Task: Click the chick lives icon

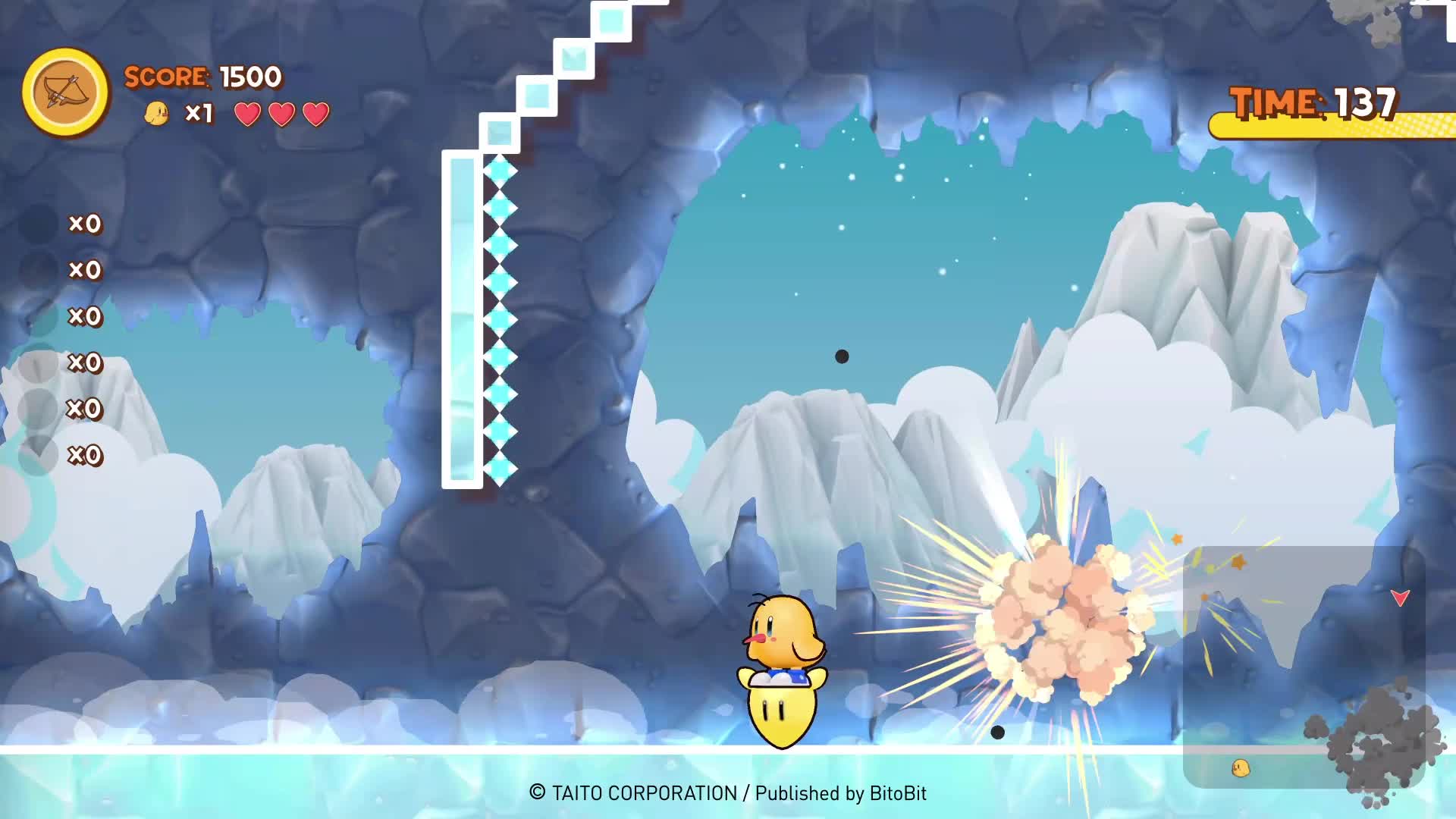Action: pyautogui.click(x=156, y=114)
